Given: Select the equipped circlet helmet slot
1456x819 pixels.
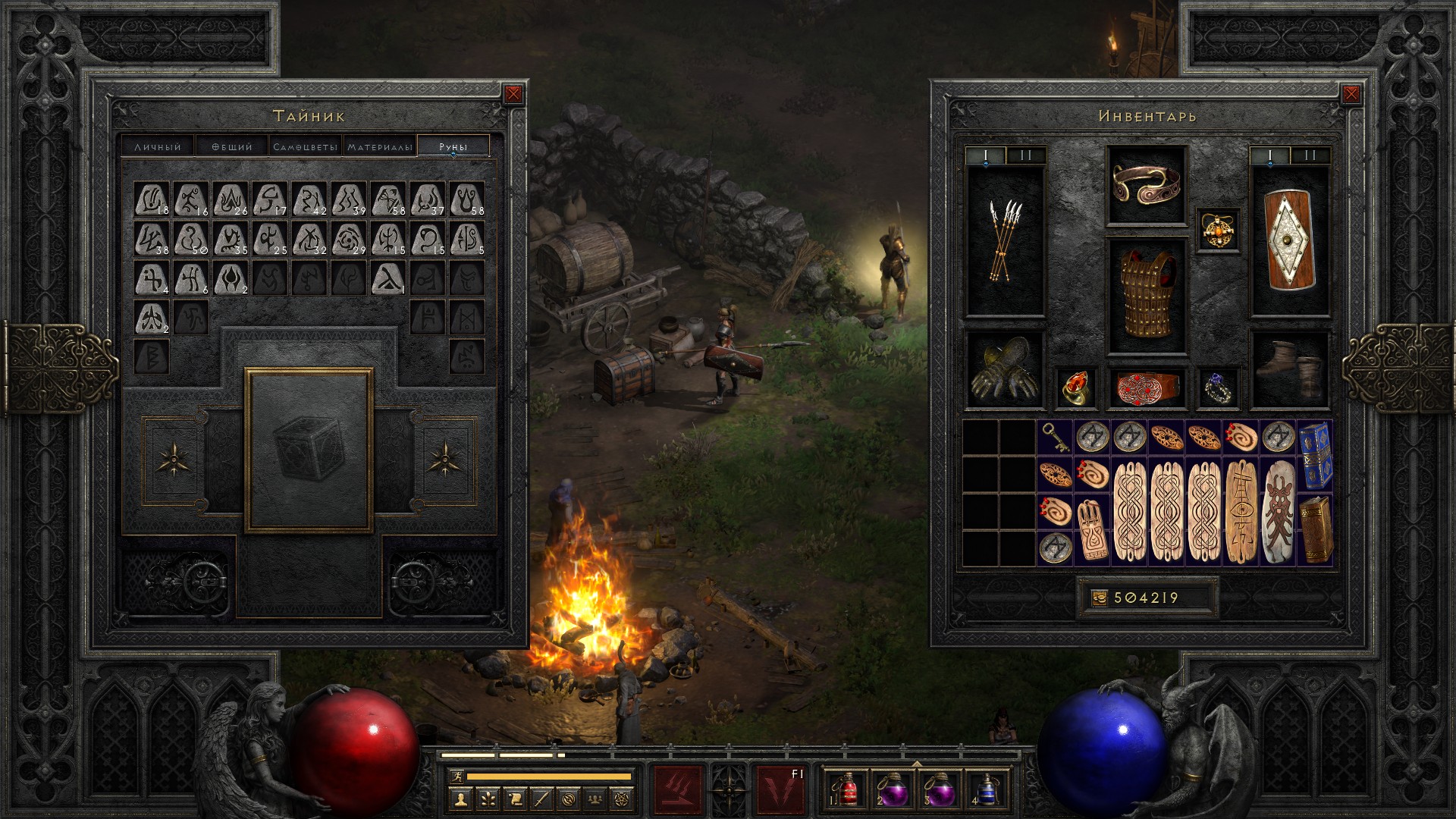Looking at the screenshot, I should (1147, 186).
